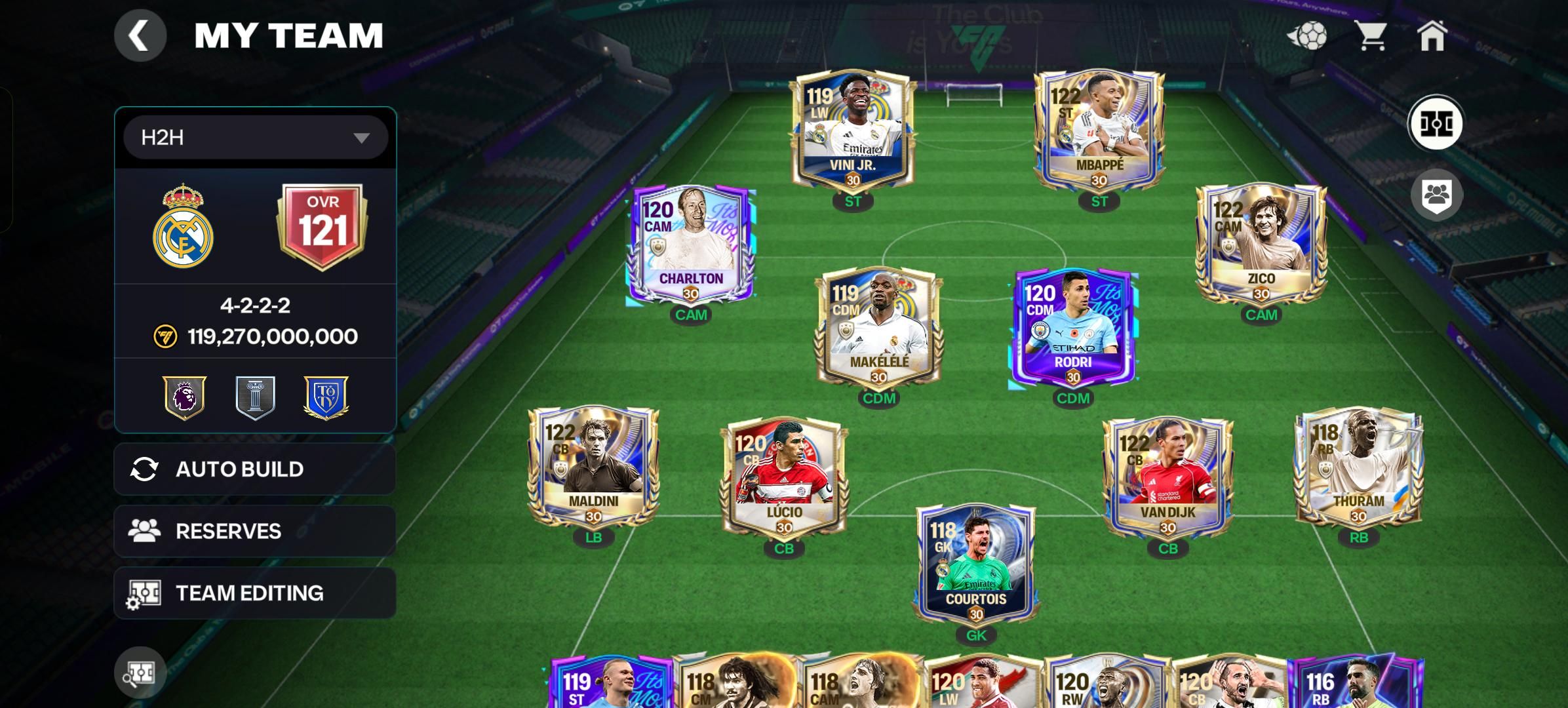
Task: Select the Vini Jr. player card
Action: pos(852,130)
